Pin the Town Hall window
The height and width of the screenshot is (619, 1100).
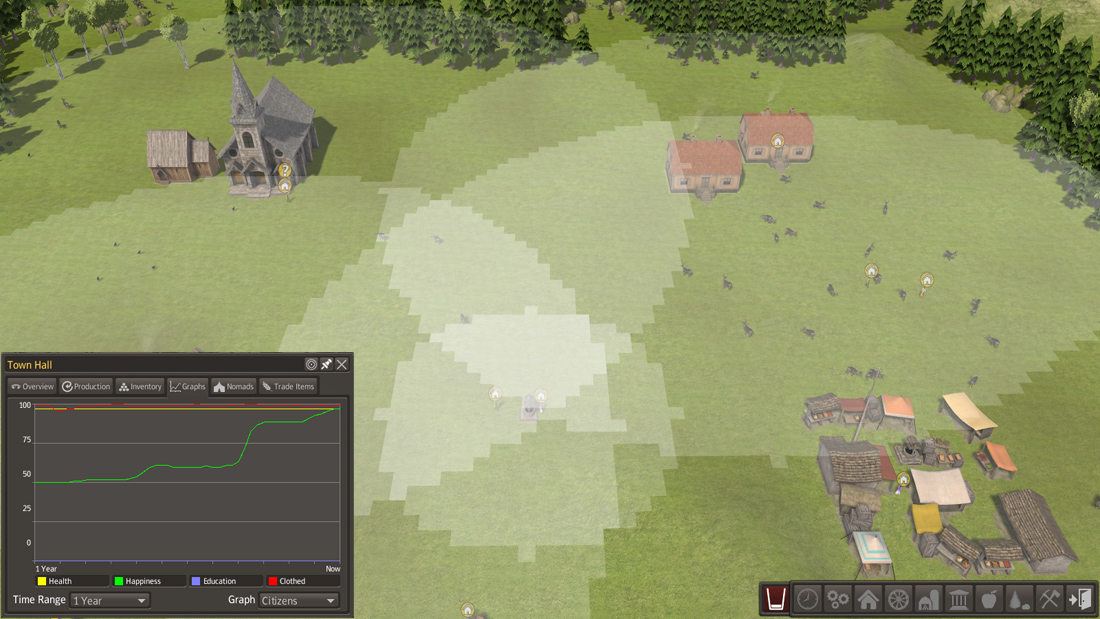click(x=326, y=365)
